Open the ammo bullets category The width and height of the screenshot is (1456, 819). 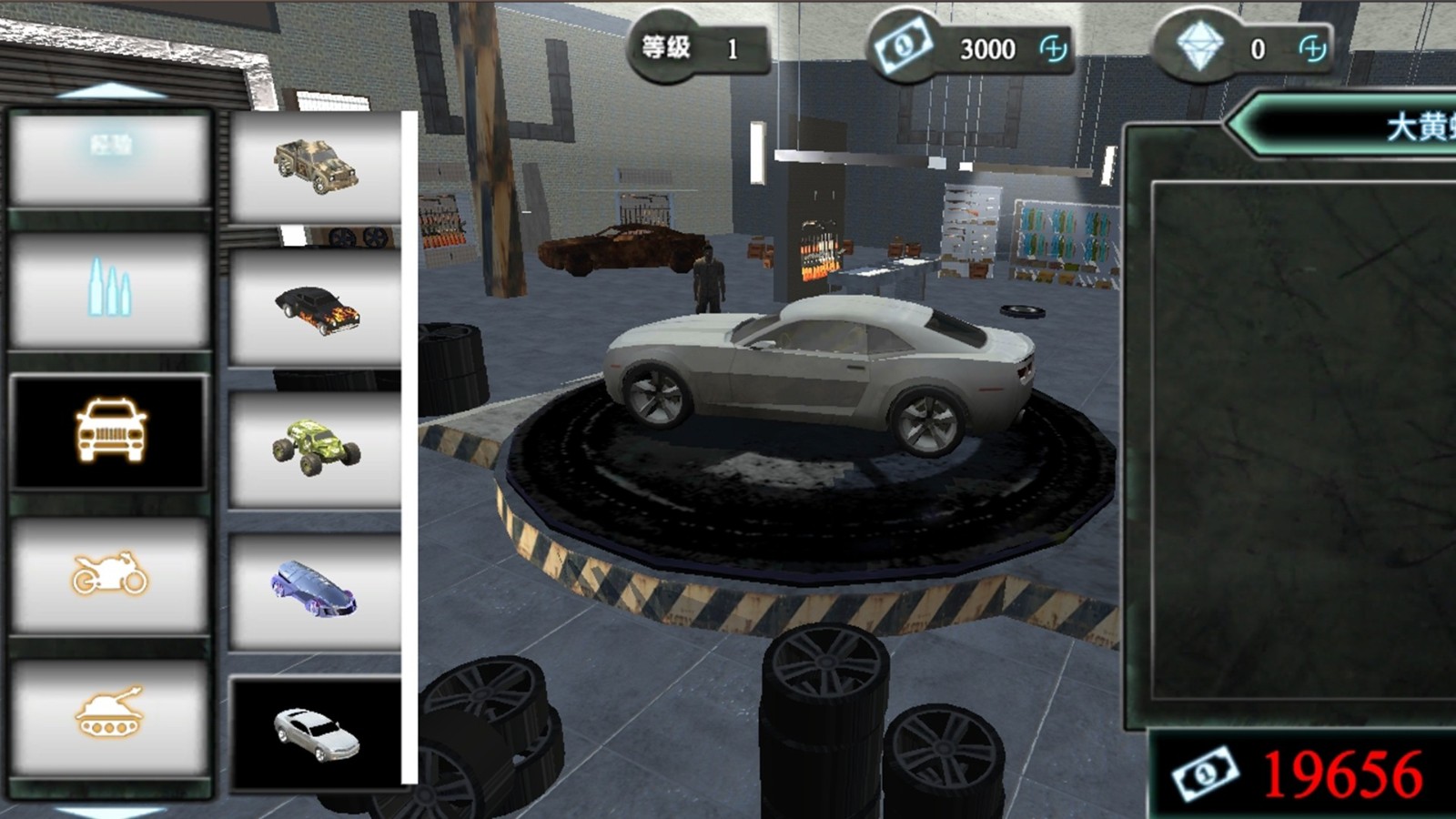(x=110, y=290)
